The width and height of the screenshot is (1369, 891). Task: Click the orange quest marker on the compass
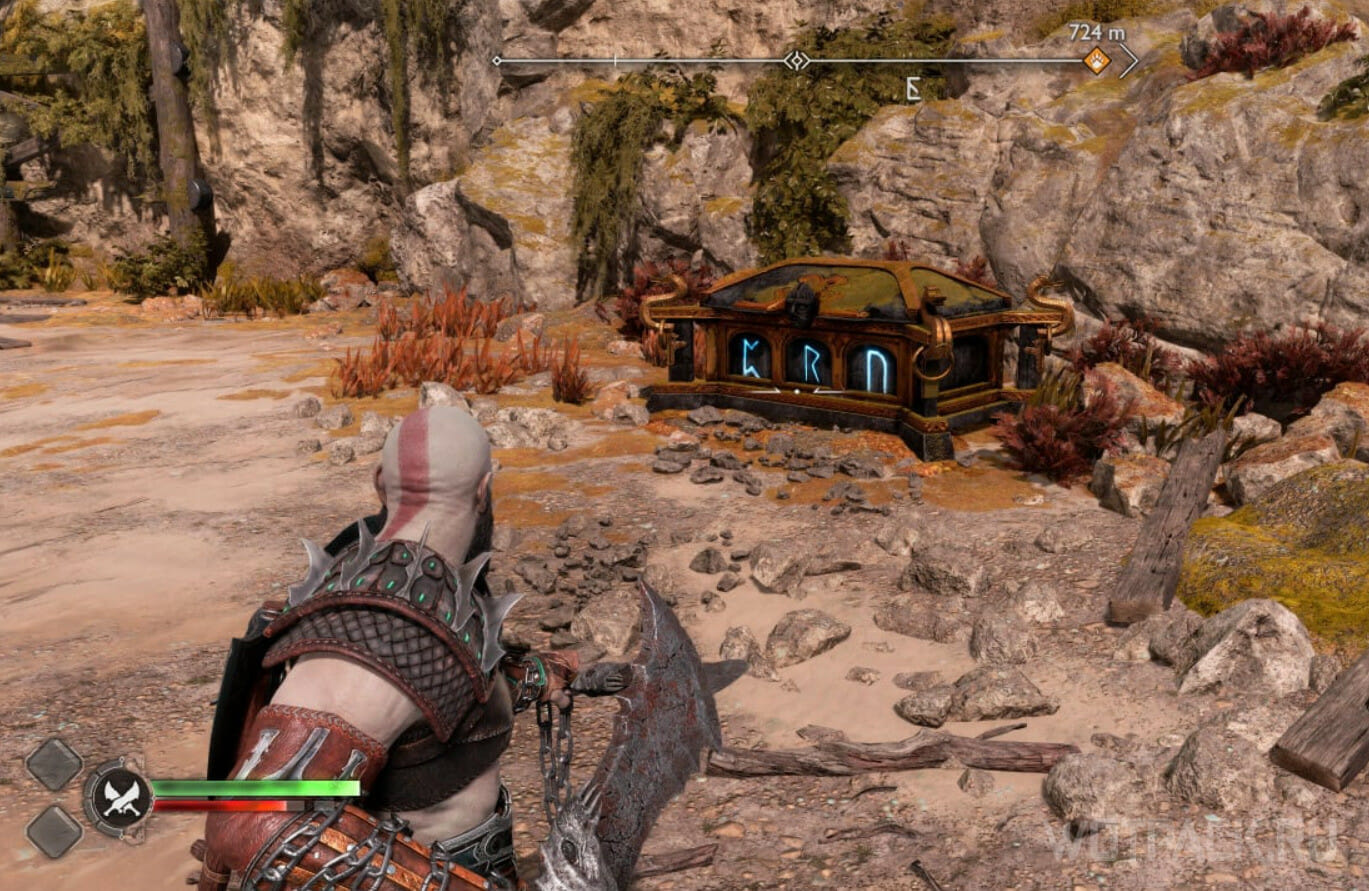(x=1097, y=61)
